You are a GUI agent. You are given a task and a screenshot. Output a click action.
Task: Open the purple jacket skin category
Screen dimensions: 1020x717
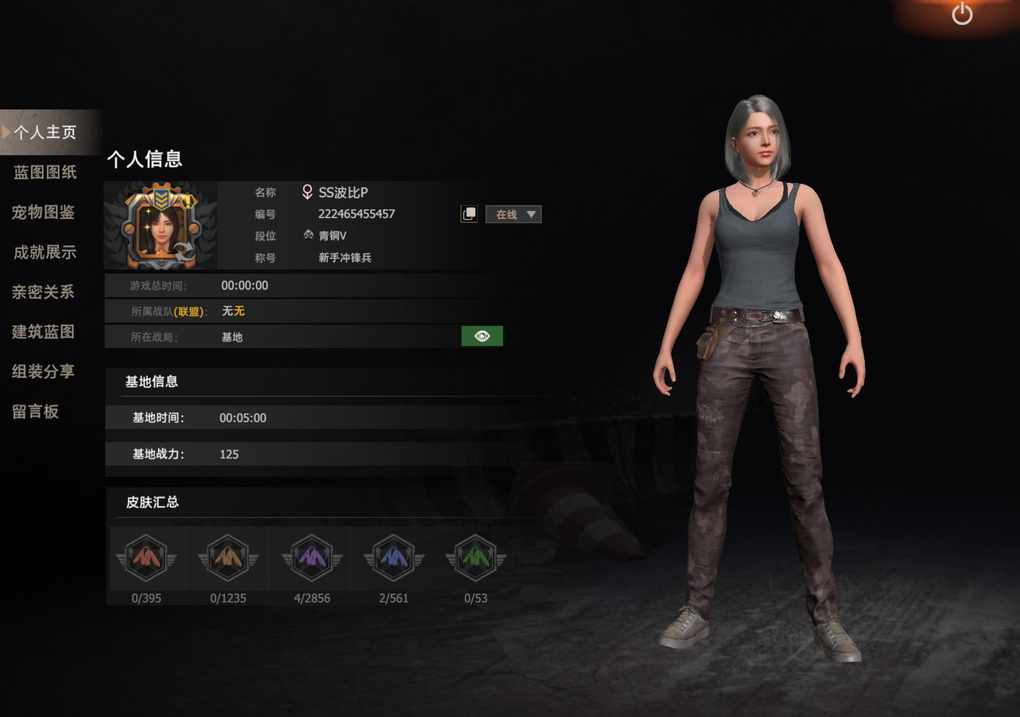coord(311,557)
